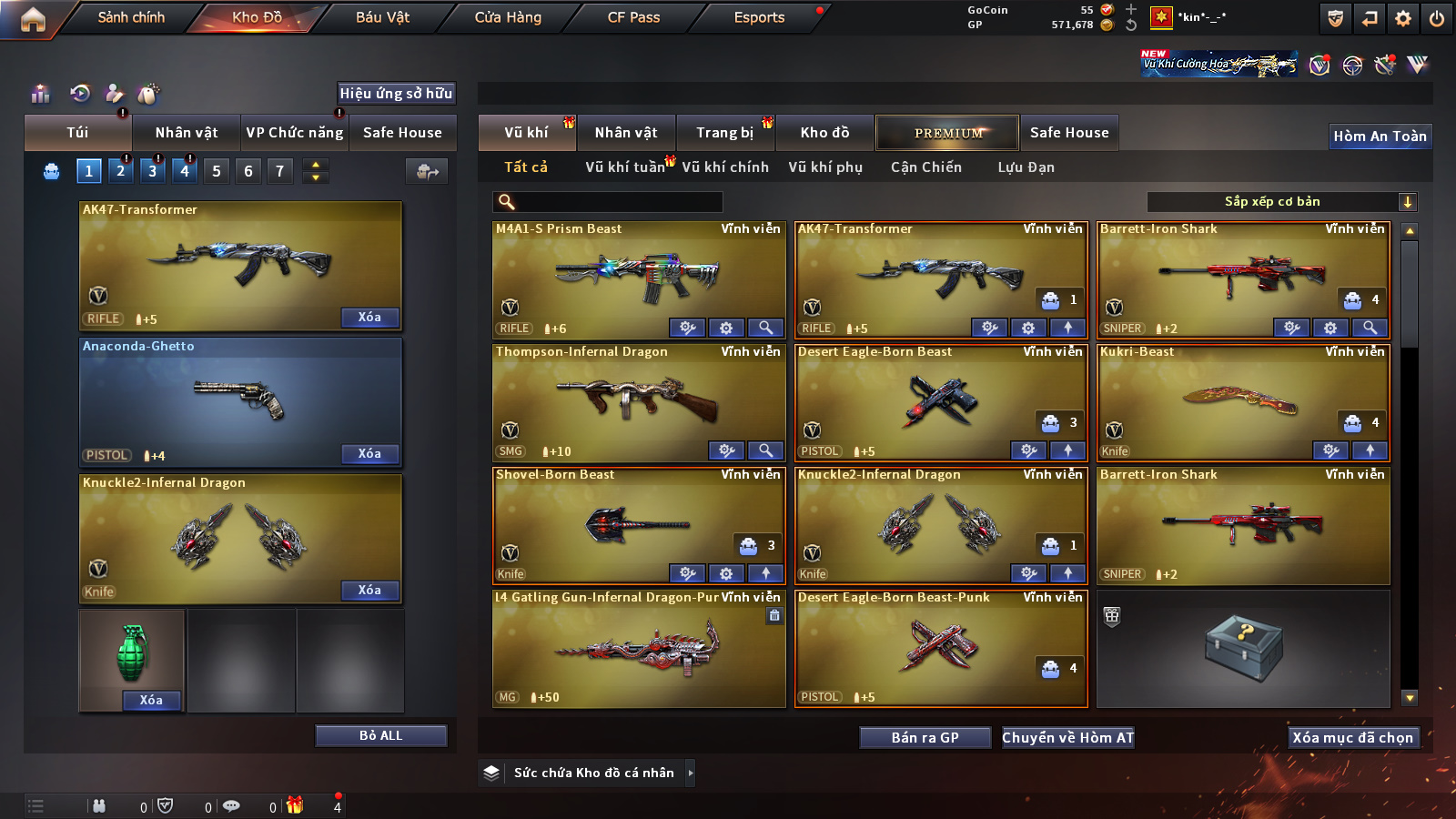Filter by Cận Chiến weapons

[x=925, y=167]
